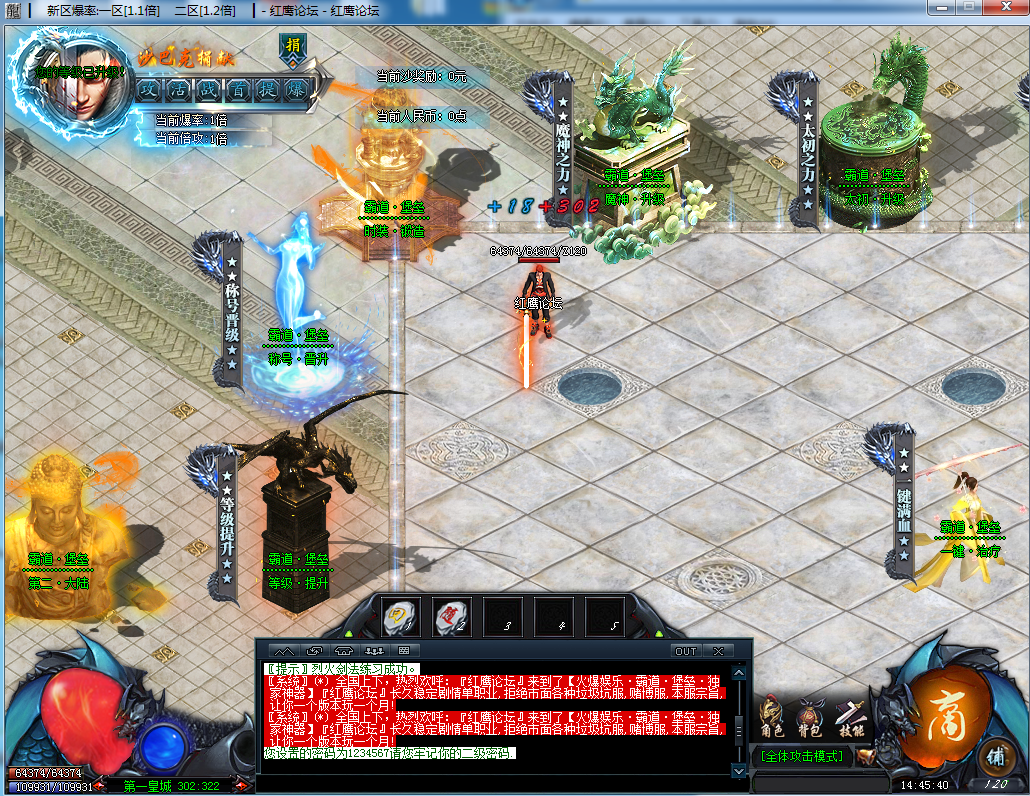This screenshot has width=1030, height=796.
Task: Open the 爆 drop-rate button
Action: point(295,88)
